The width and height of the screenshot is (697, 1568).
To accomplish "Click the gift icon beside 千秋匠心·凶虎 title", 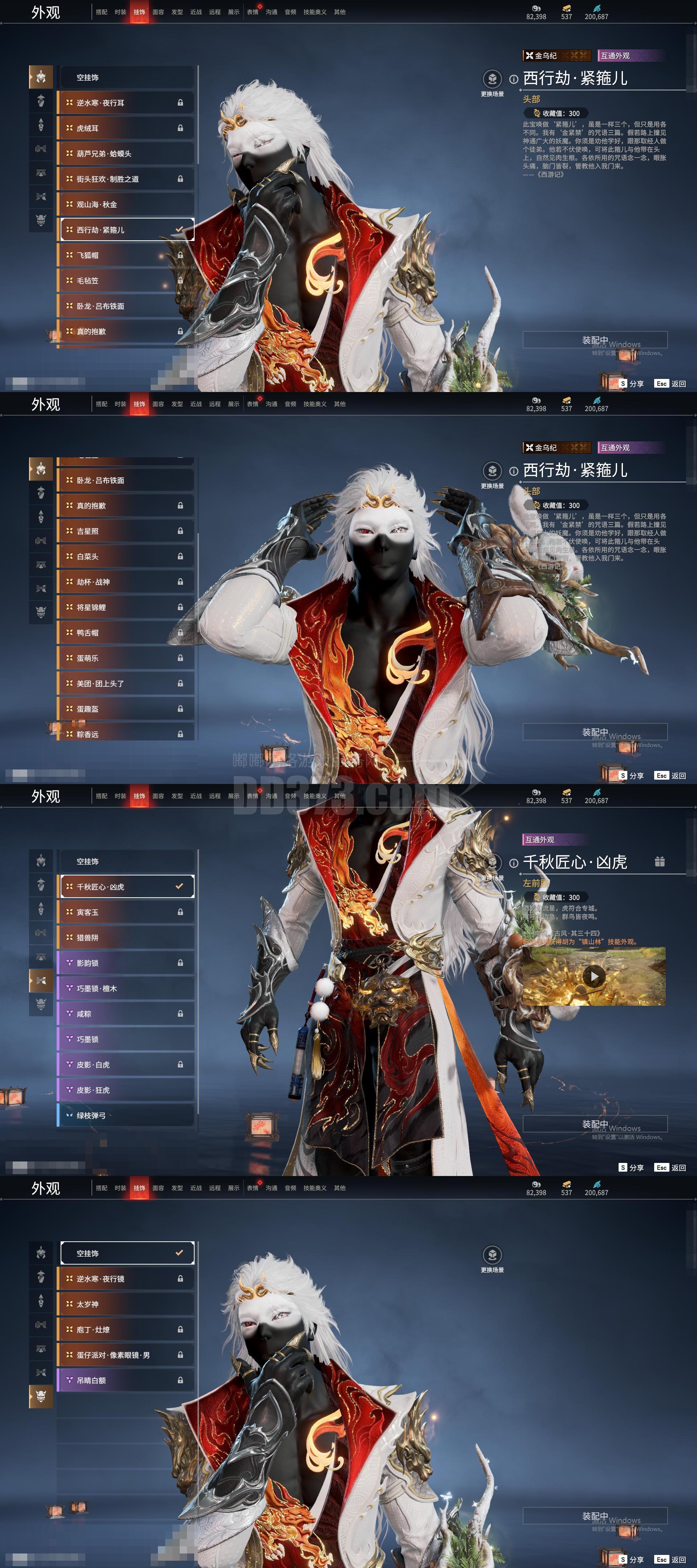I will (x=659, y=861).
